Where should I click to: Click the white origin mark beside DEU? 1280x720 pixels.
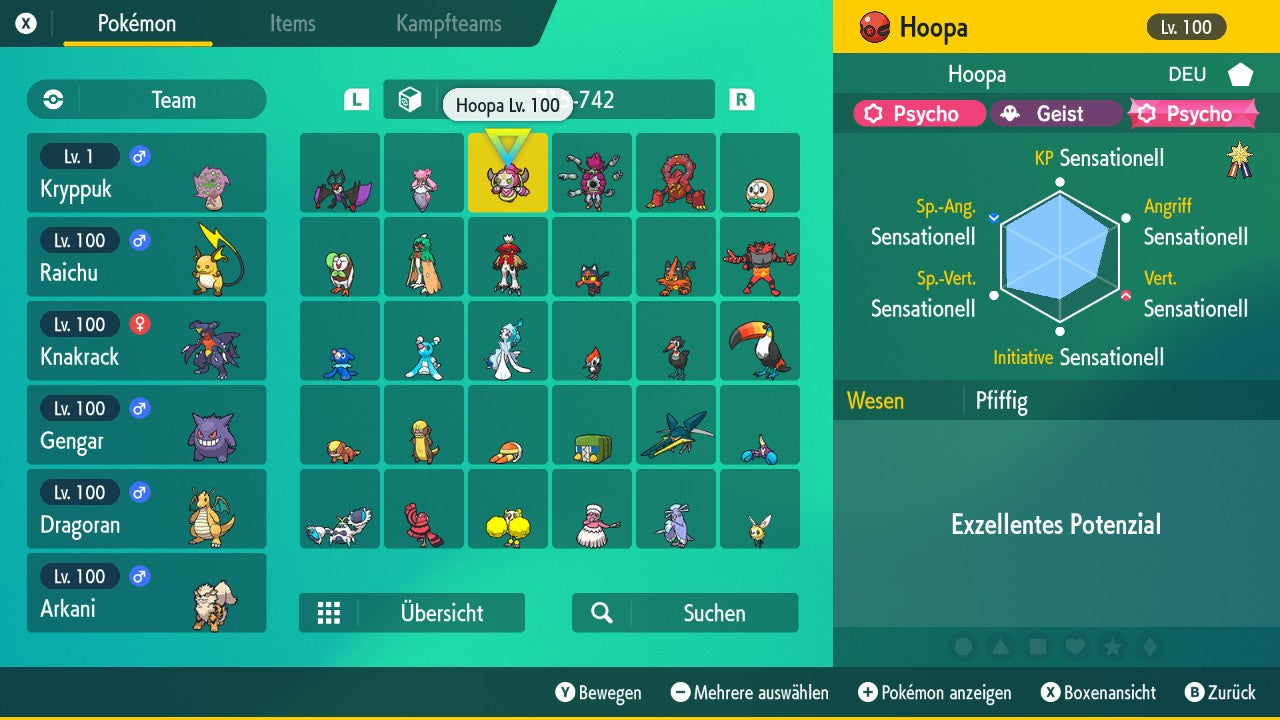1238,73
